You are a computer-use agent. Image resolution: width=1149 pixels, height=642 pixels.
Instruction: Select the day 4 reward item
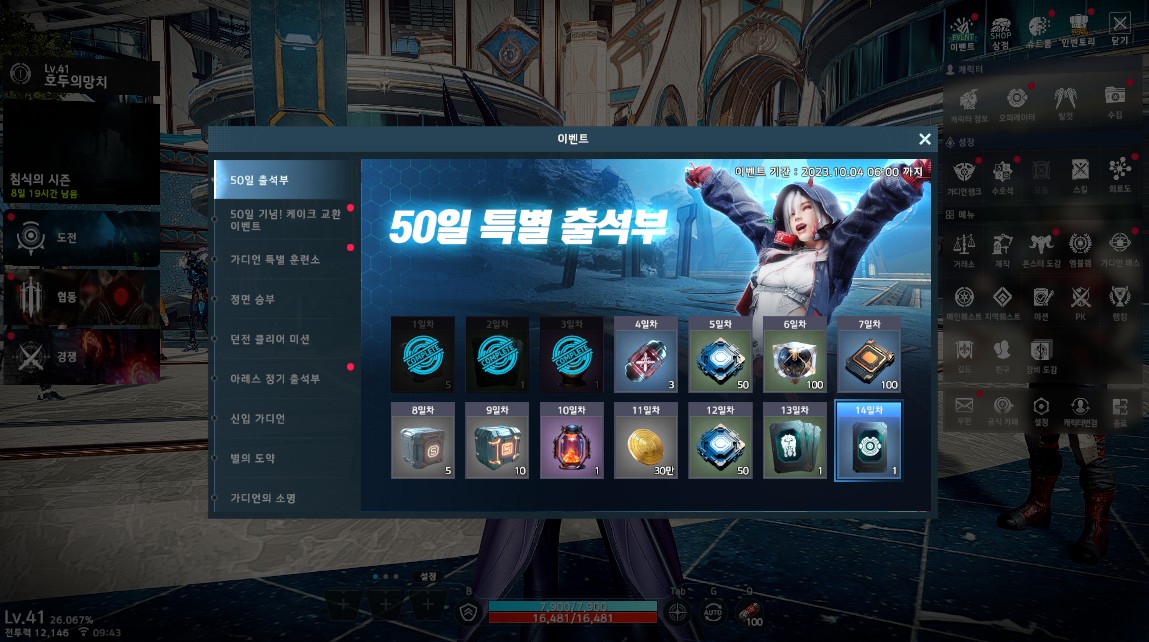pos(645,355)
